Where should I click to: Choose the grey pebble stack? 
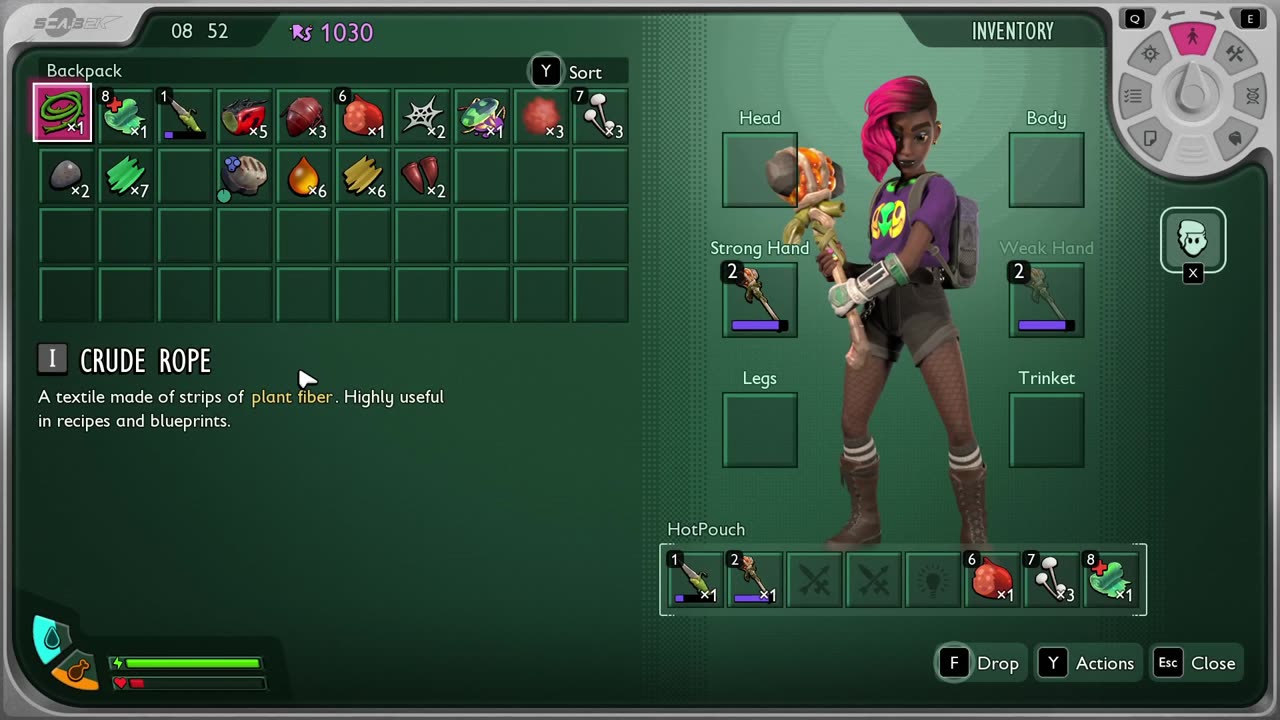coord(66,175)
